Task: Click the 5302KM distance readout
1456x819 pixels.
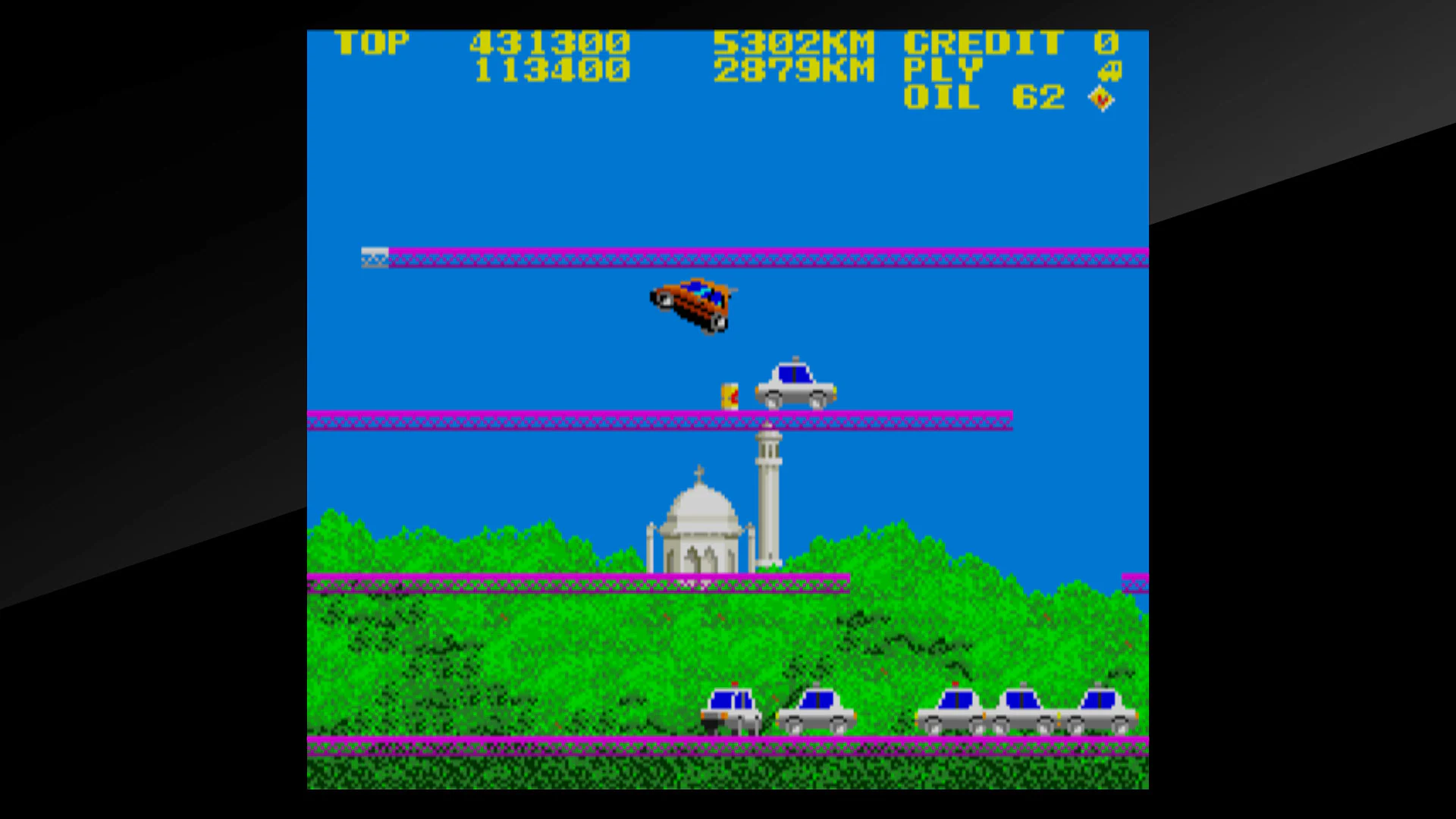Action: pos(796,43)
